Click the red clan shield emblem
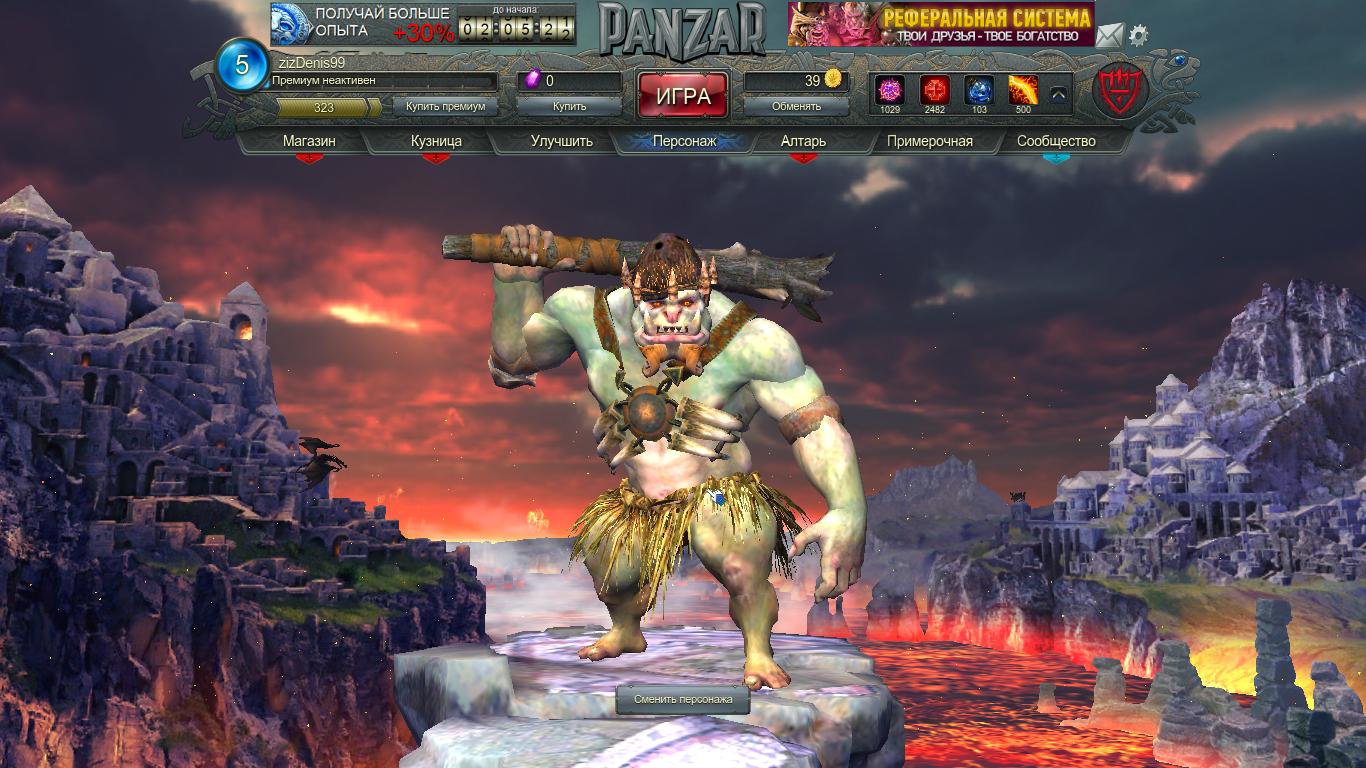Screen dimensions: 1366x768 click(1120, 91)
